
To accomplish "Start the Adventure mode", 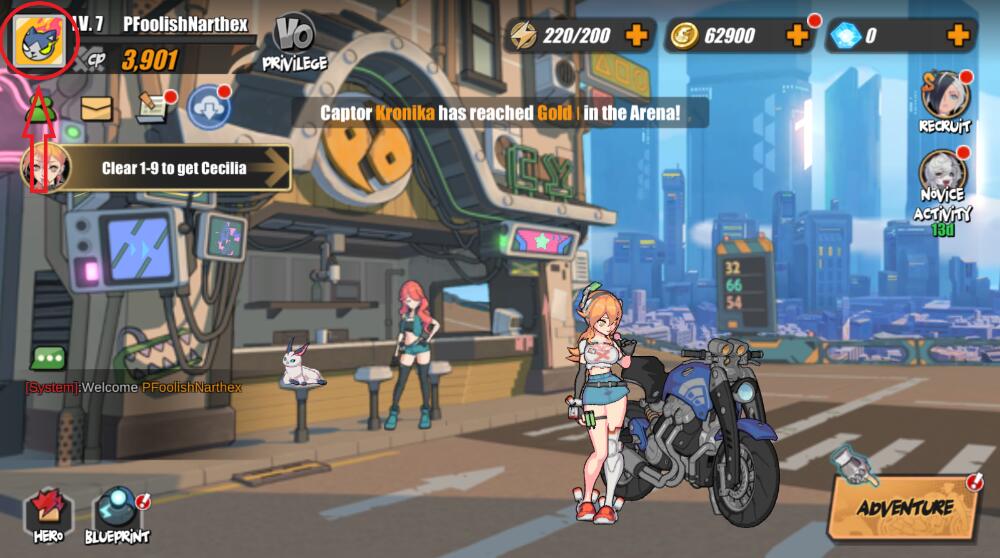I will pos(903,507).
